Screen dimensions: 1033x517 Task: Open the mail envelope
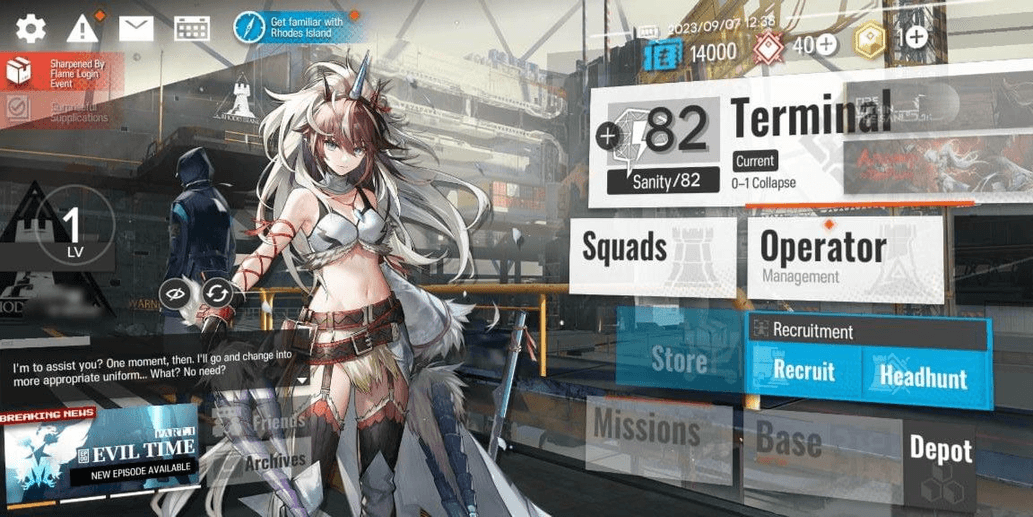coord(136,28)
